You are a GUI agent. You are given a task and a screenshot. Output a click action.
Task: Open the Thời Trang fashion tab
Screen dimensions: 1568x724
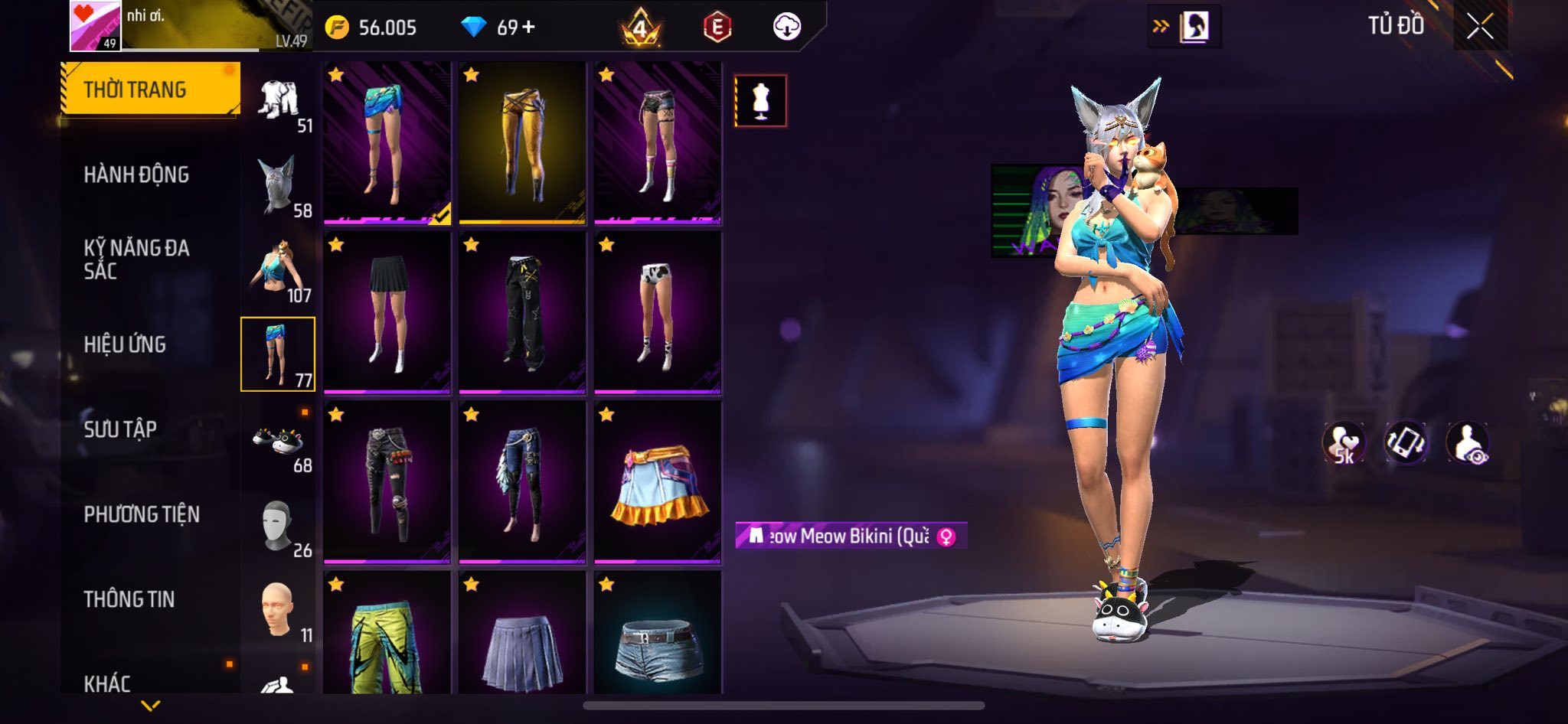click(150, 90)
